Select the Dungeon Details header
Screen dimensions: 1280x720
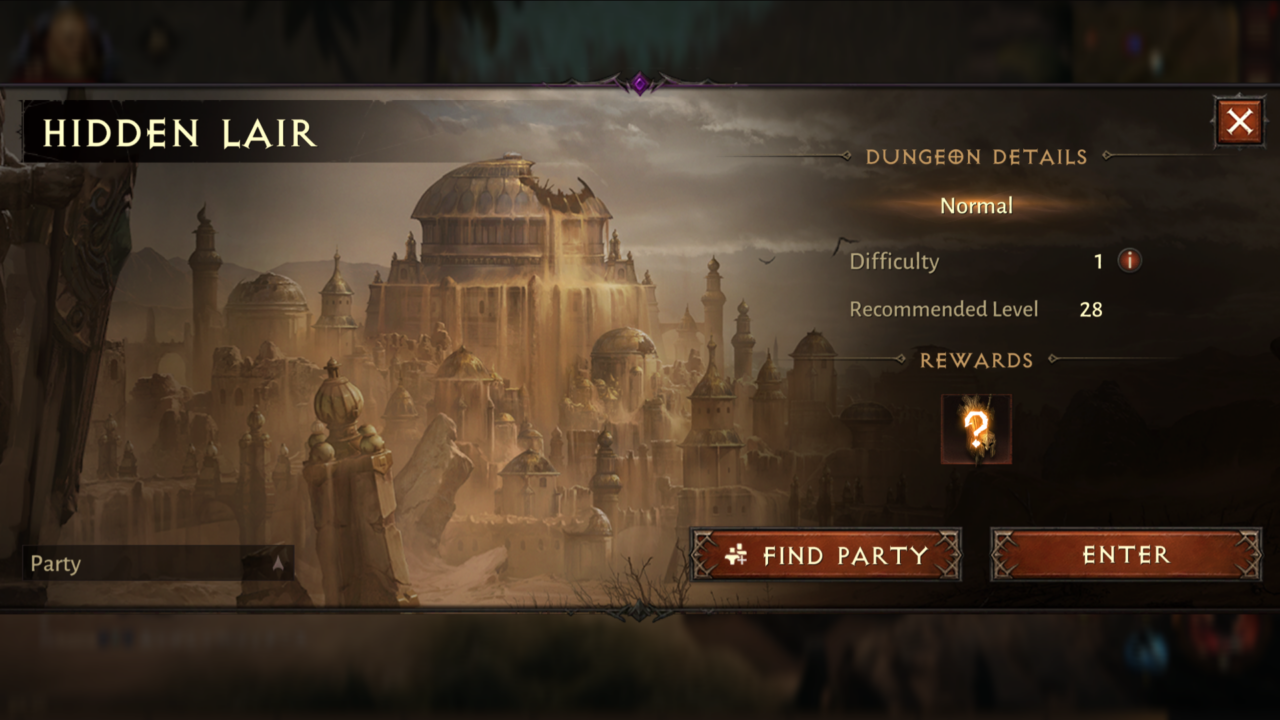(978, 157)
